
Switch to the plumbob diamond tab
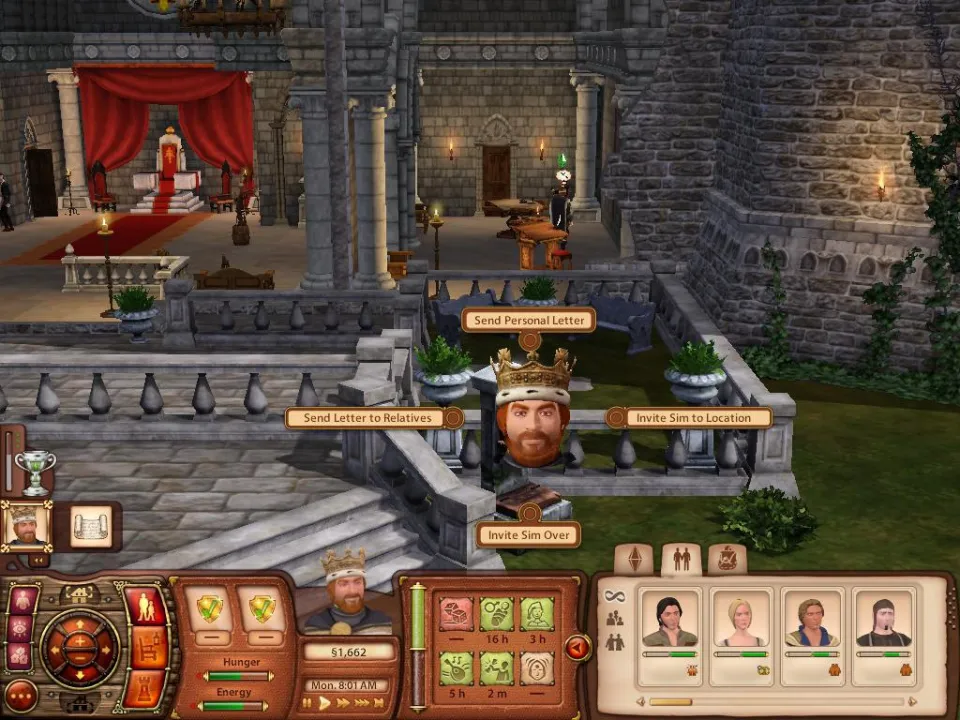(x=633, y=558)
